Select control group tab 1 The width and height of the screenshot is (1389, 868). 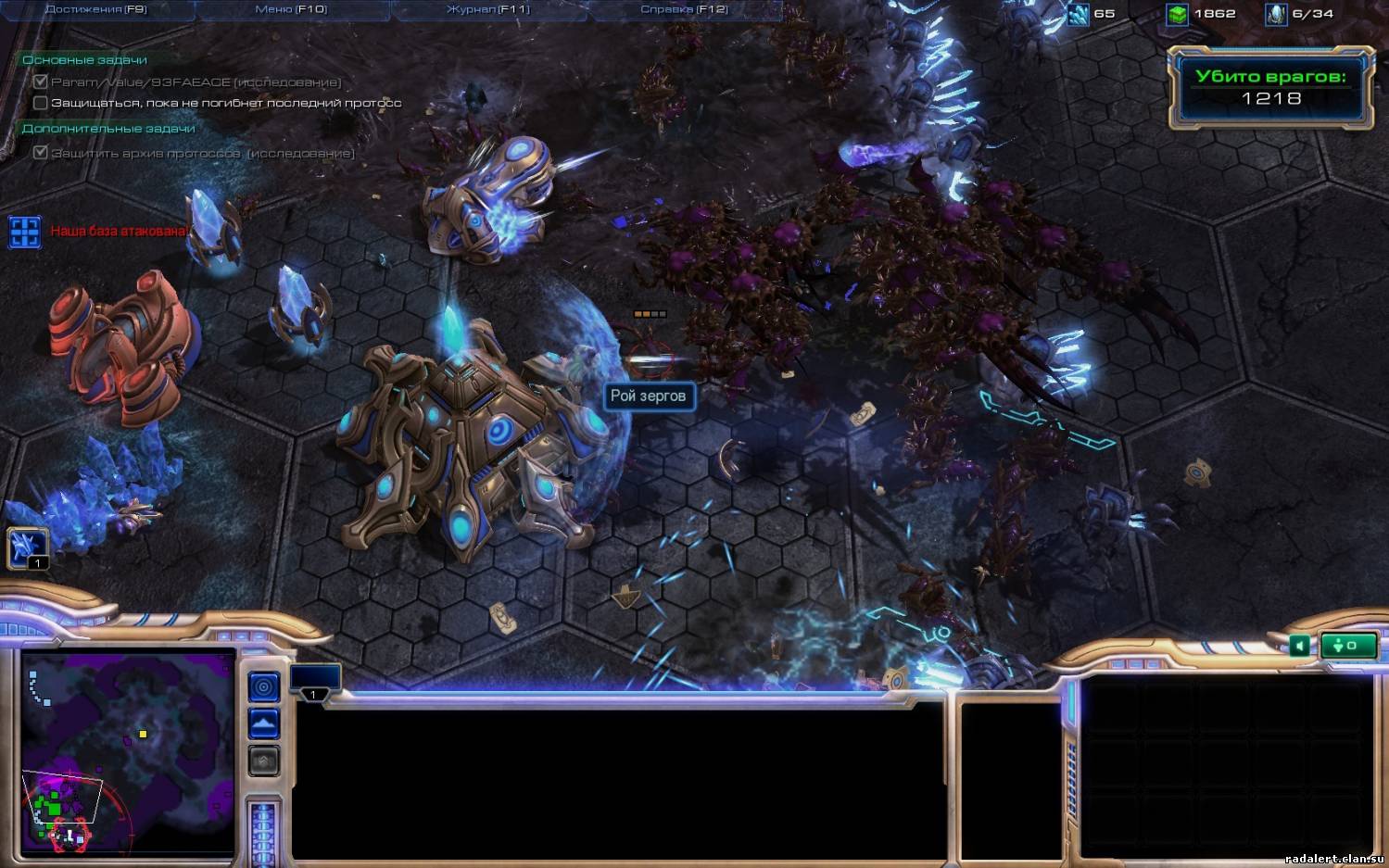[315, 681]
